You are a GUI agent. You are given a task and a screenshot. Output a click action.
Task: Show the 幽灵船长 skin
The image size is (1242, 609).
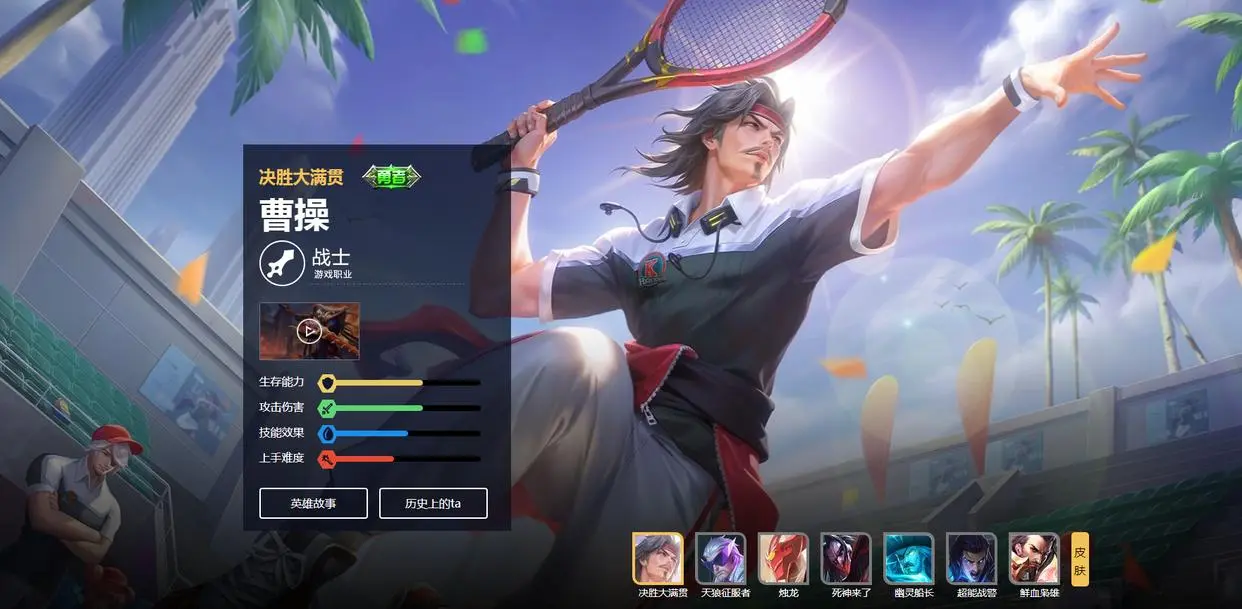tap(909, 558)
